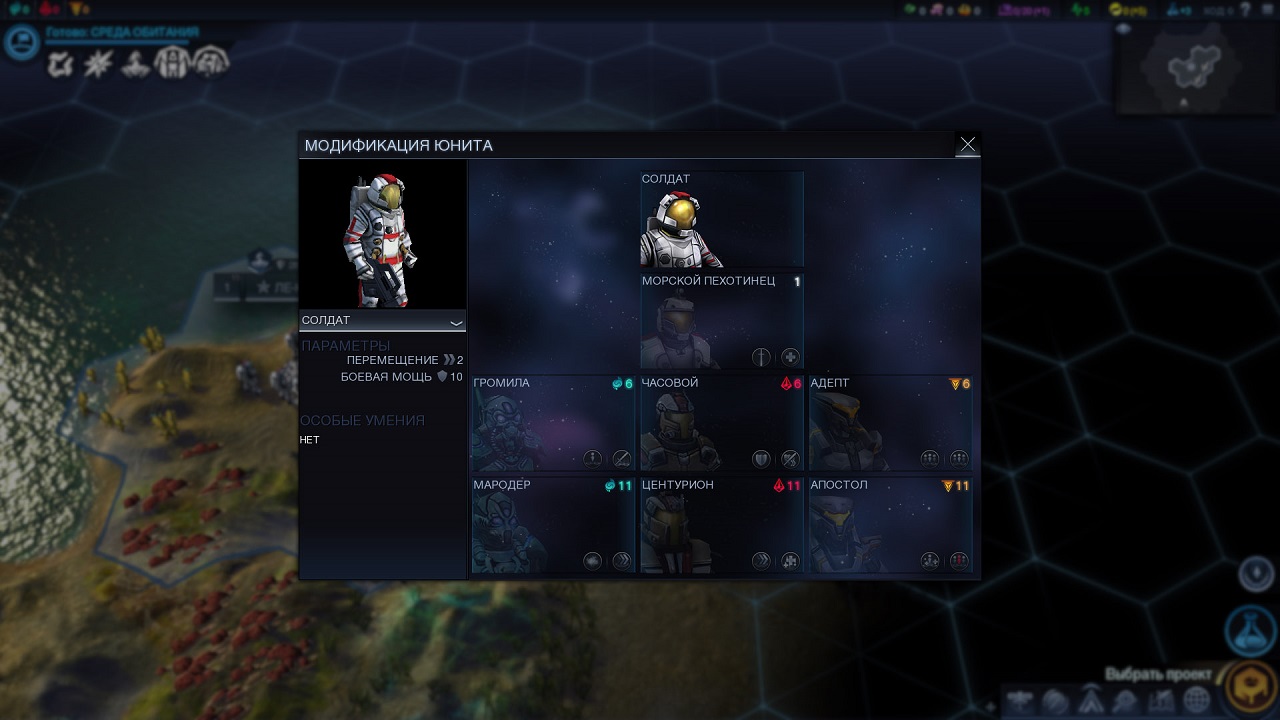Choose the Адепт upgrade tile

(x=890, y=423)
